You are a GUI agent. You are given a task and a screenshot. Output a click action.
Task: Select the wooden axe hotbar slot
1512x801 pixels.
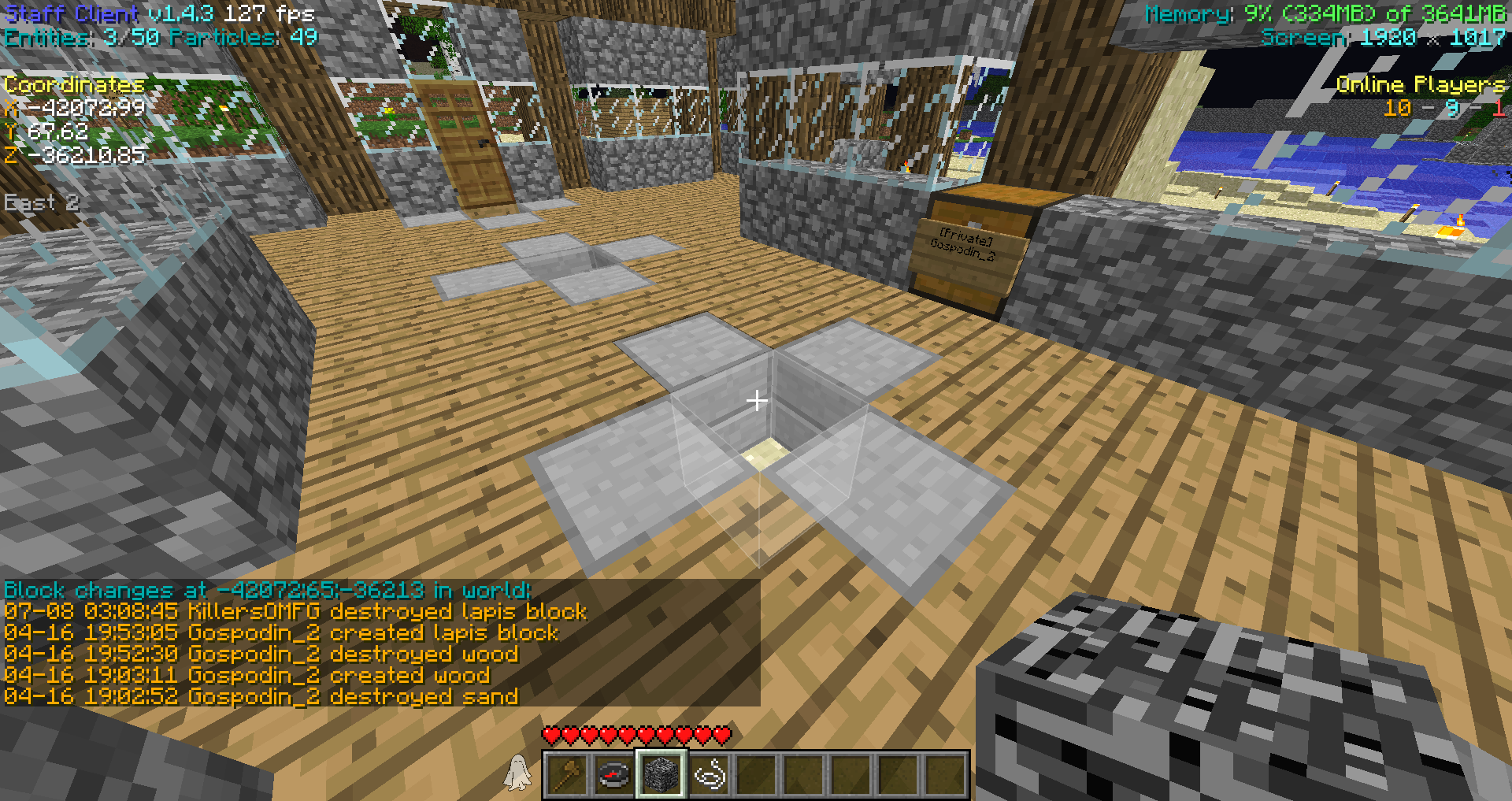point(567,774)
